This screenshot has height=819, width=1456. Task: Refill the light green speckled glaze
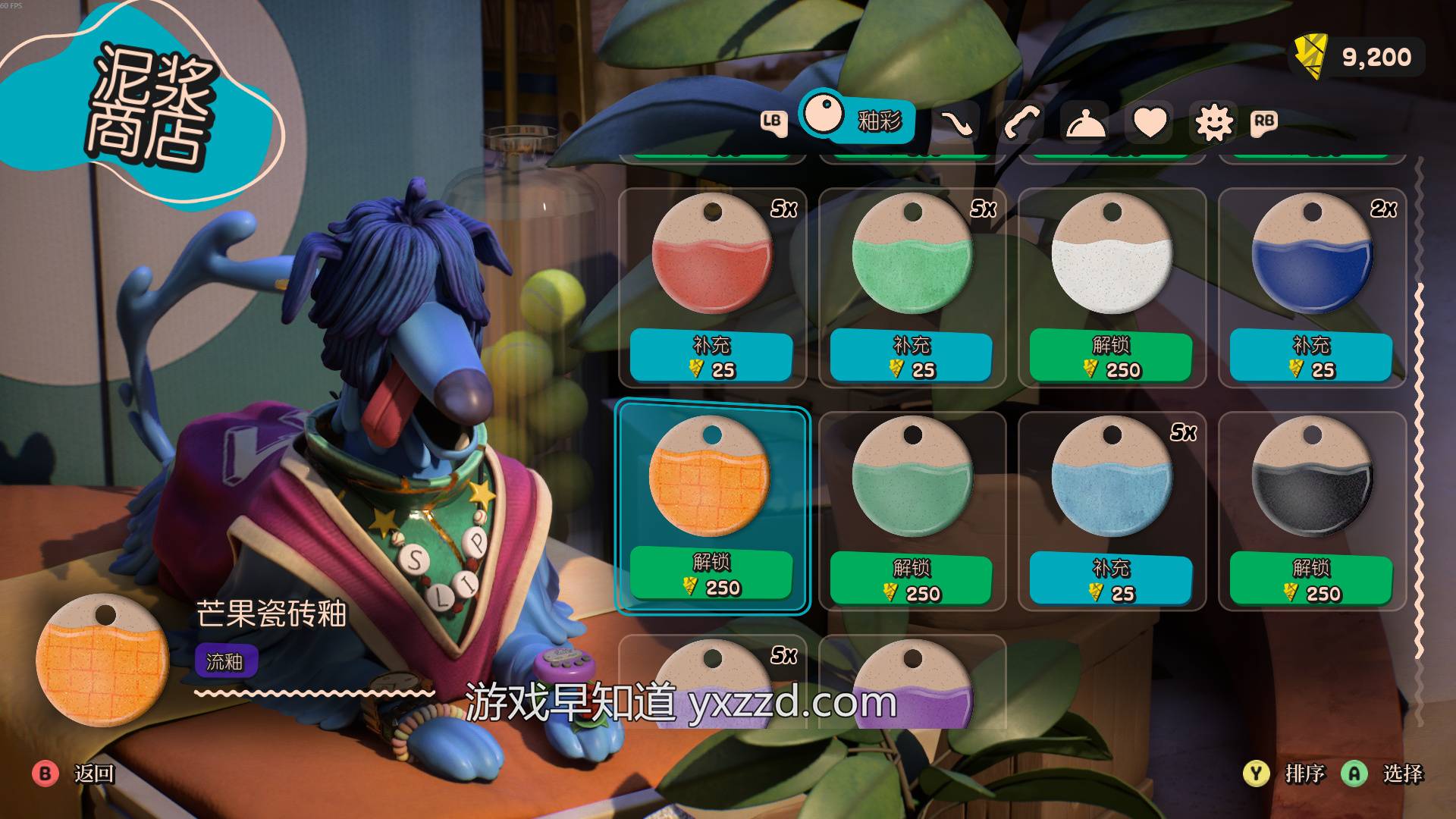pyautogui.click(x=911, y=356)
